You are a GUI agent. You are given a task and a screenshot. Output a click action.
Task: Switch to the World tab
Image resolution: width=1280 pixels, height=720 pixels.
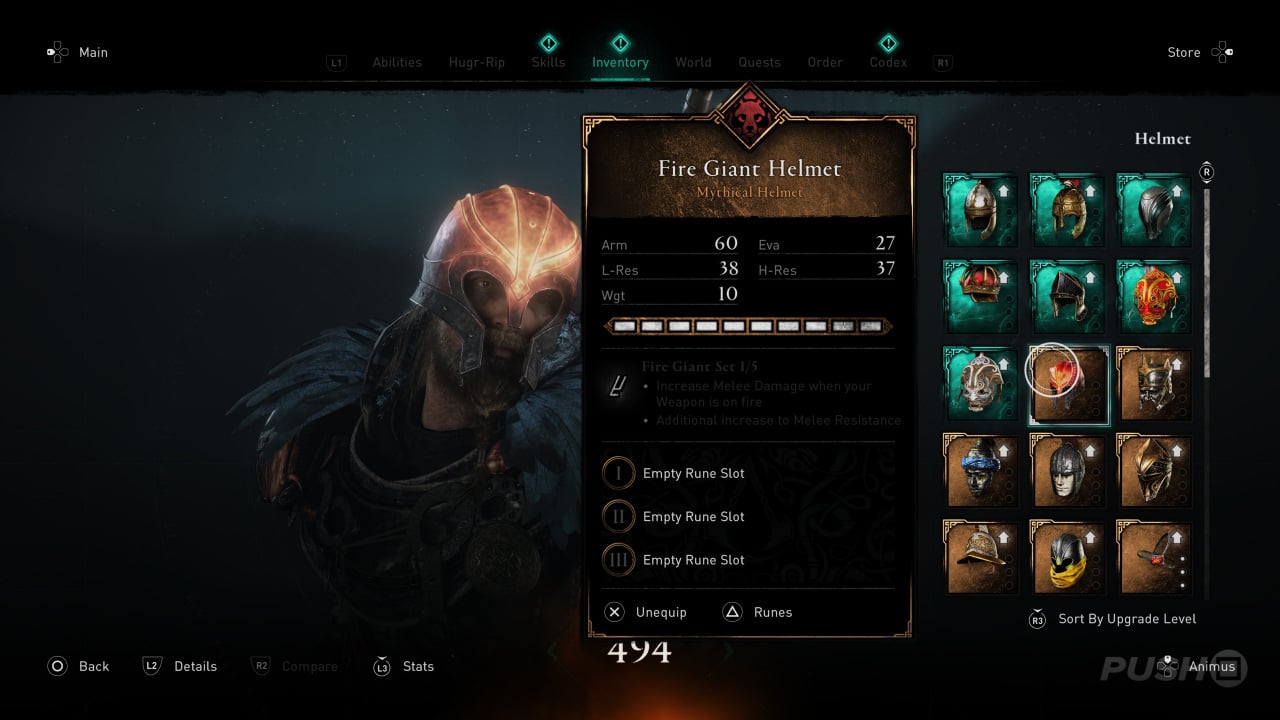[693, 62]
